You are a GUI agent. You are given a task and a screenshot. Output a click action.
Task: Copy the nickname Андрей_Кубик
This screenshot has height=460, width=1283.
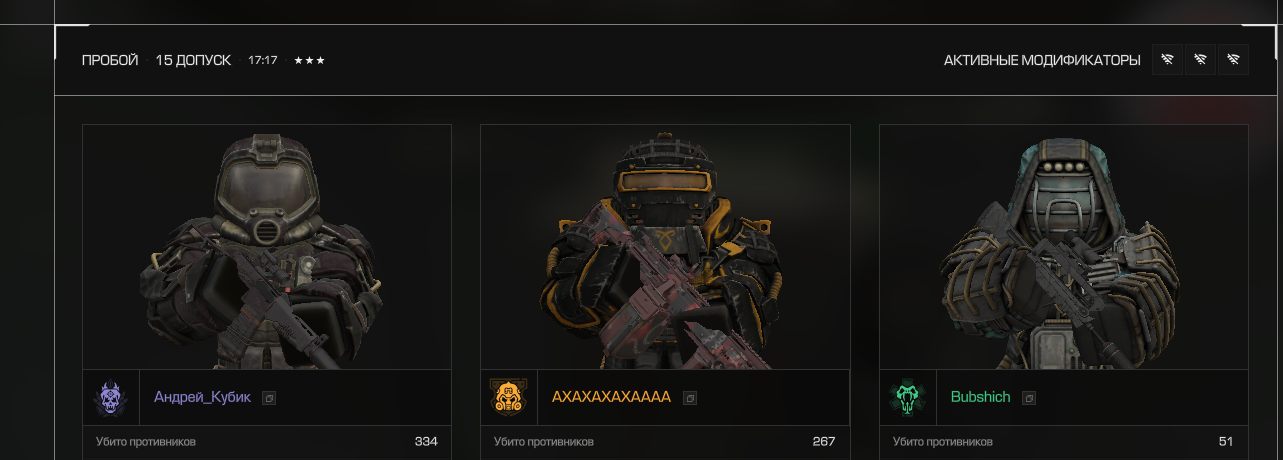click(x=269, y=398)
